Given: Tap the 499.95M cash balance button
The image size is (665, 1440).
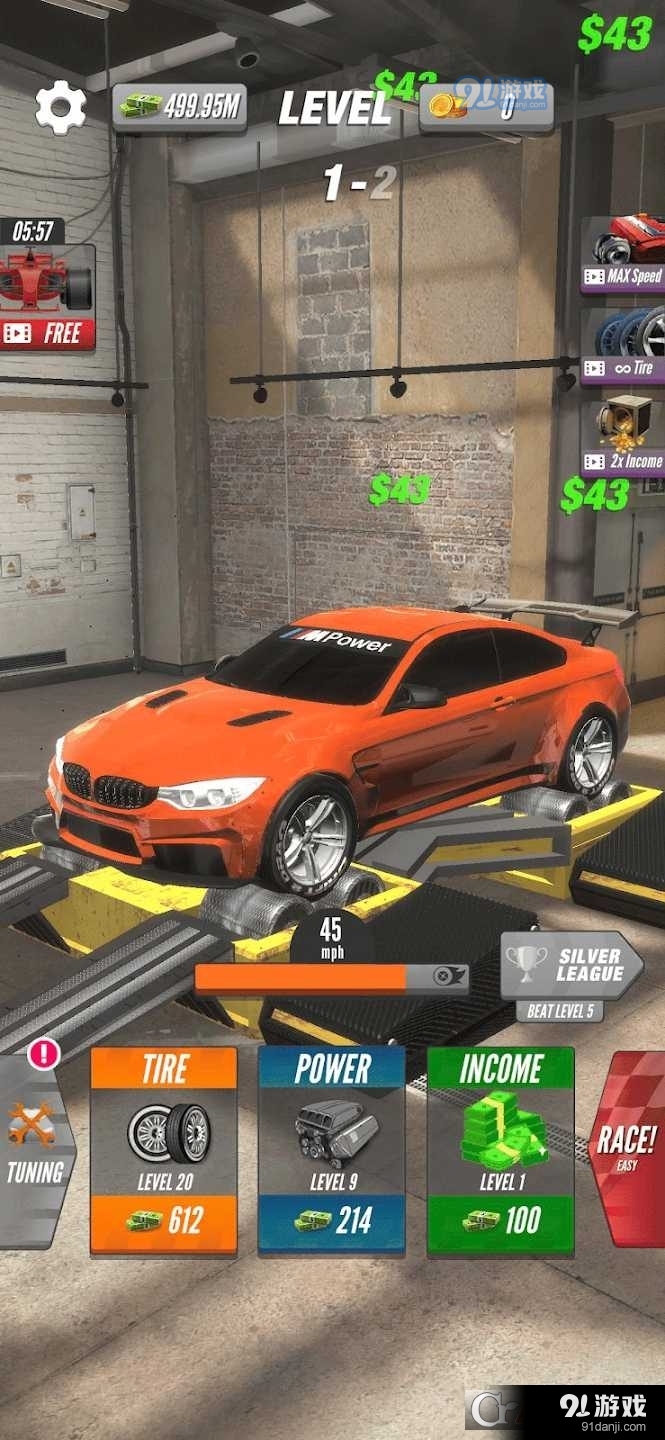Looking at the screenshot, I should tap(180, 107).
